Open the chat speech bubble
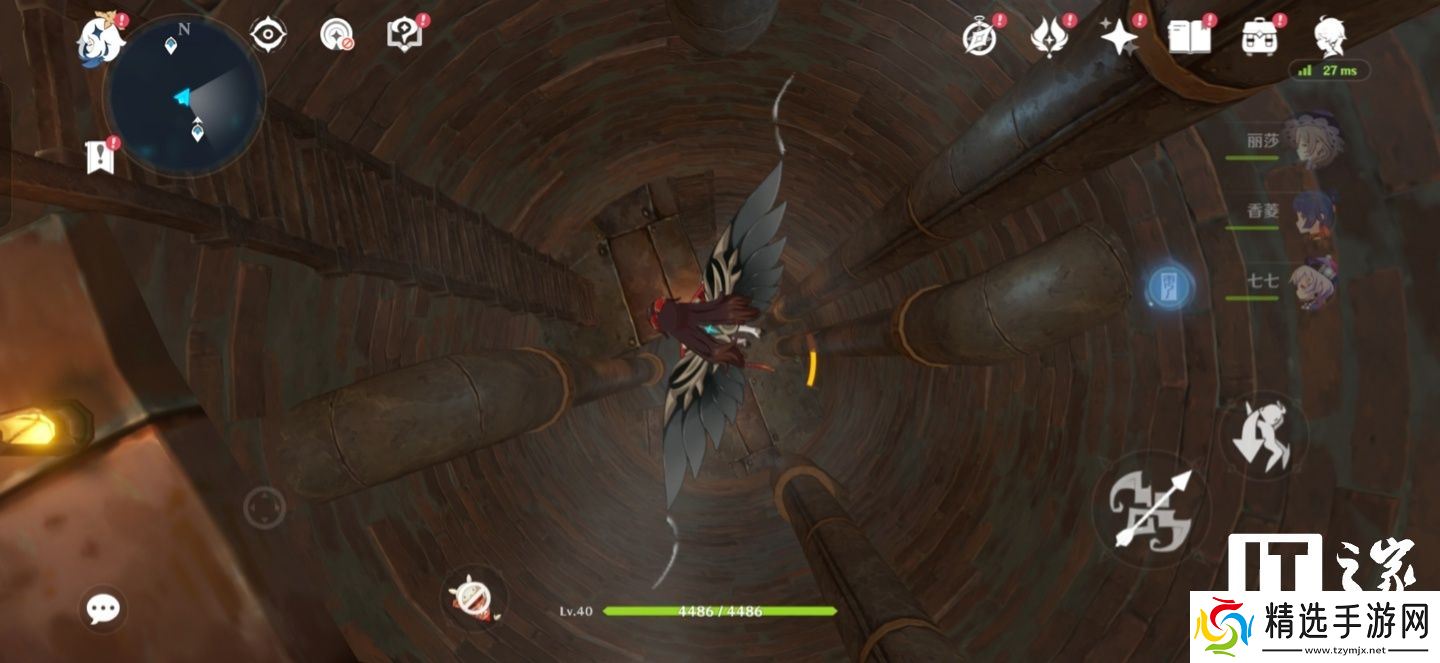 tap(103, 608)
